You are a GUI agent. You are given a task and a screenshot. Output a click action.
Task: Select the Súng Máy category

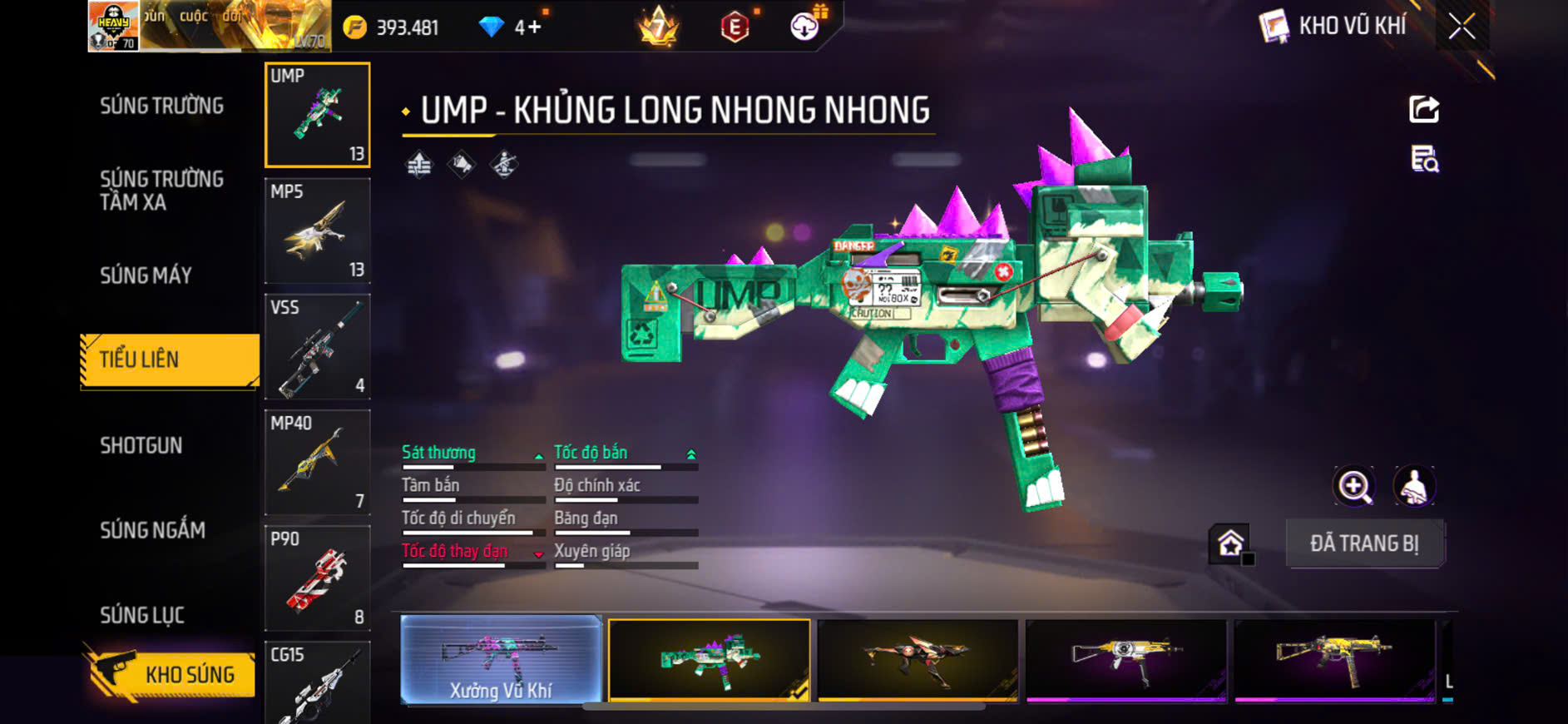pos(146,275)
